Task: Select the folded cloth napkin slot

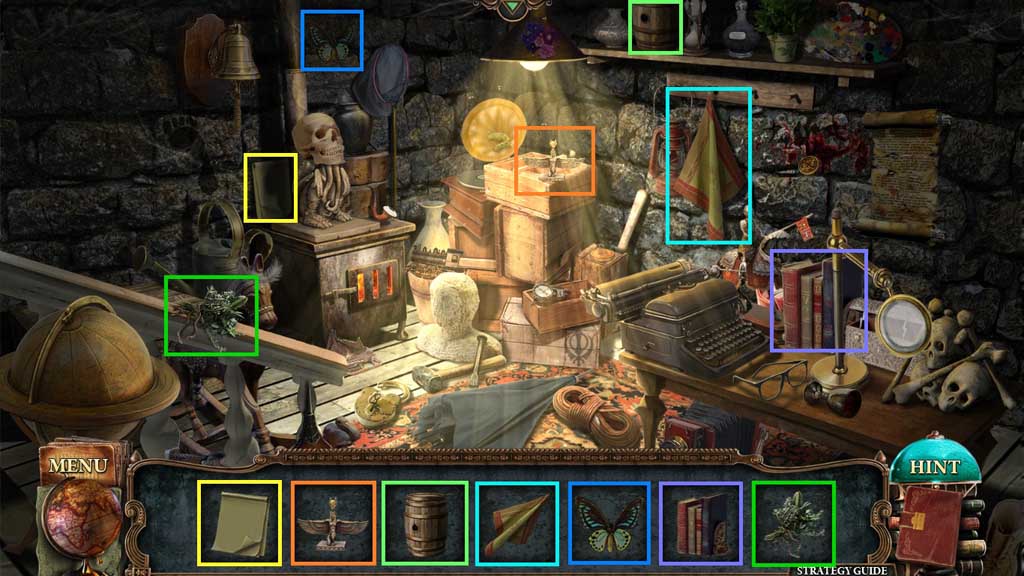Action: pos(516,523)
